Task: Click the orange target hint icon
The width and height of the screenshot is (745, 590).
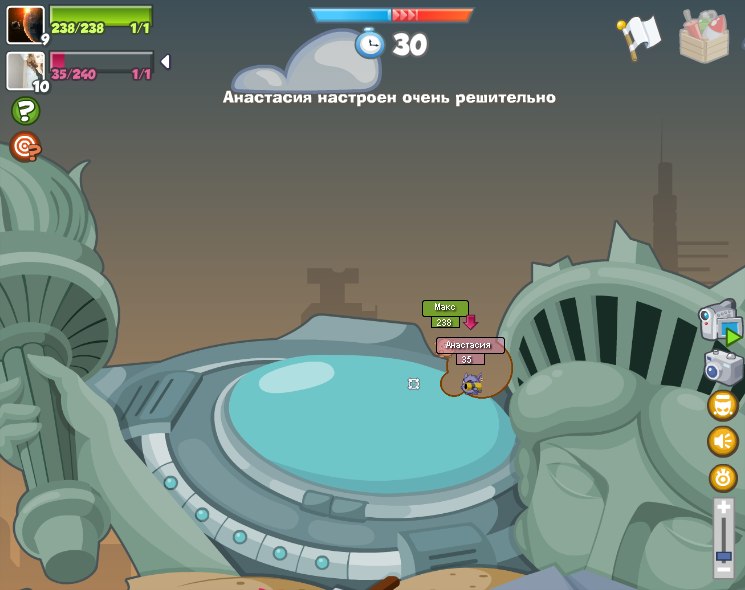Action: click(x=25, y=147)
